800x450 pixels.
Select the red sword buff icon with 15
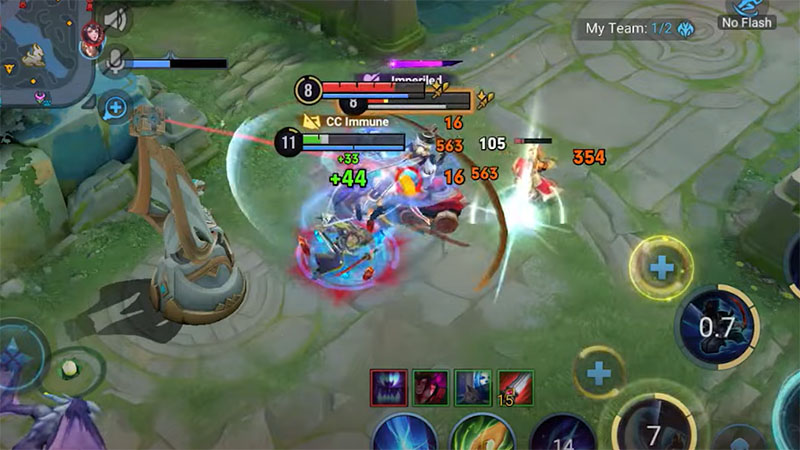pyautogui.click(x=515, y=386)
